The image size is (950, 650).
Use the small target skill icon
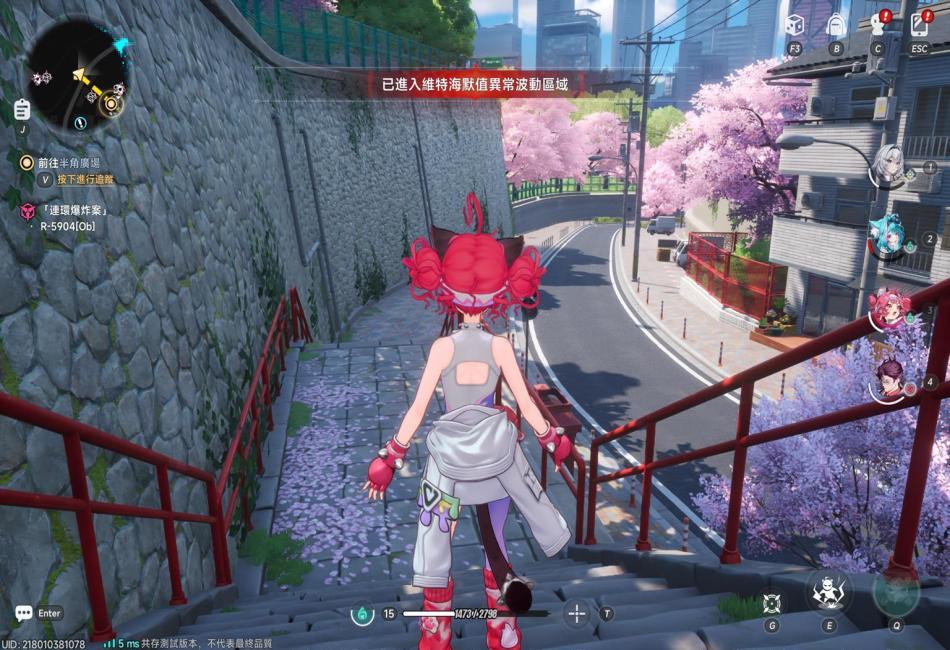pos(771,602)
